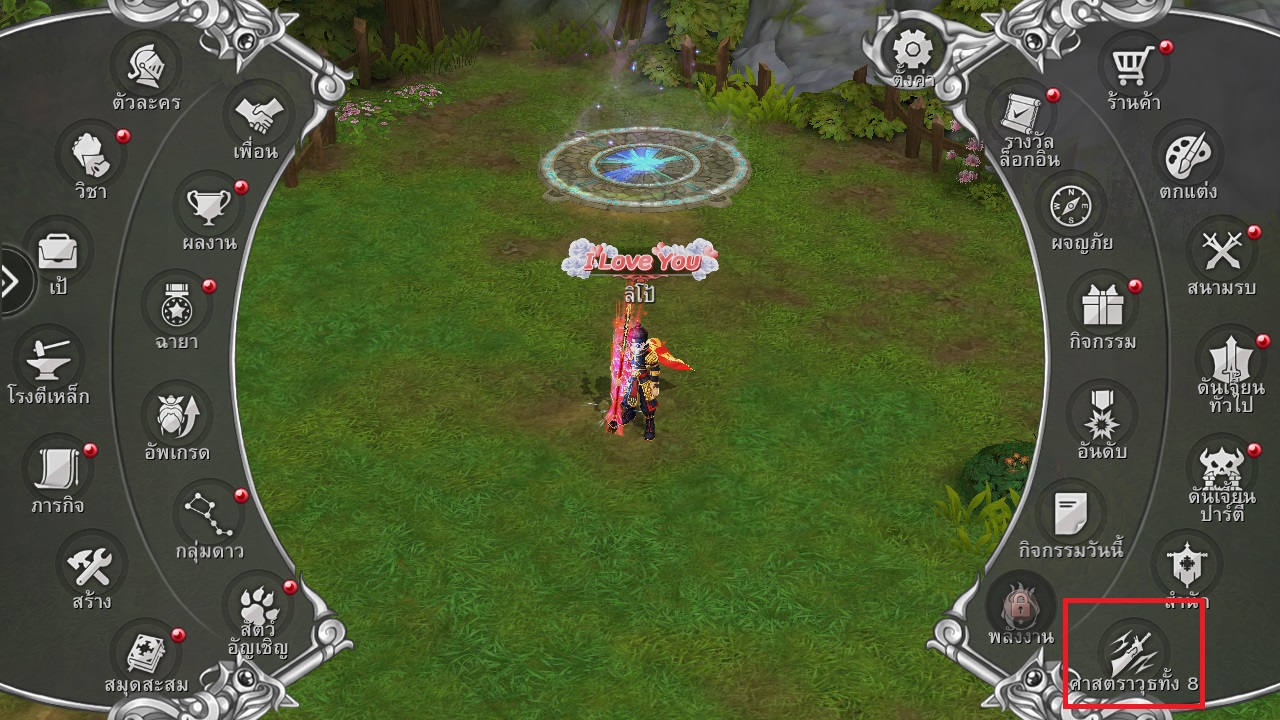Open the ตกแต่ง customization palette
Screen dimensions: 1280x720
tap(1188, 156)
